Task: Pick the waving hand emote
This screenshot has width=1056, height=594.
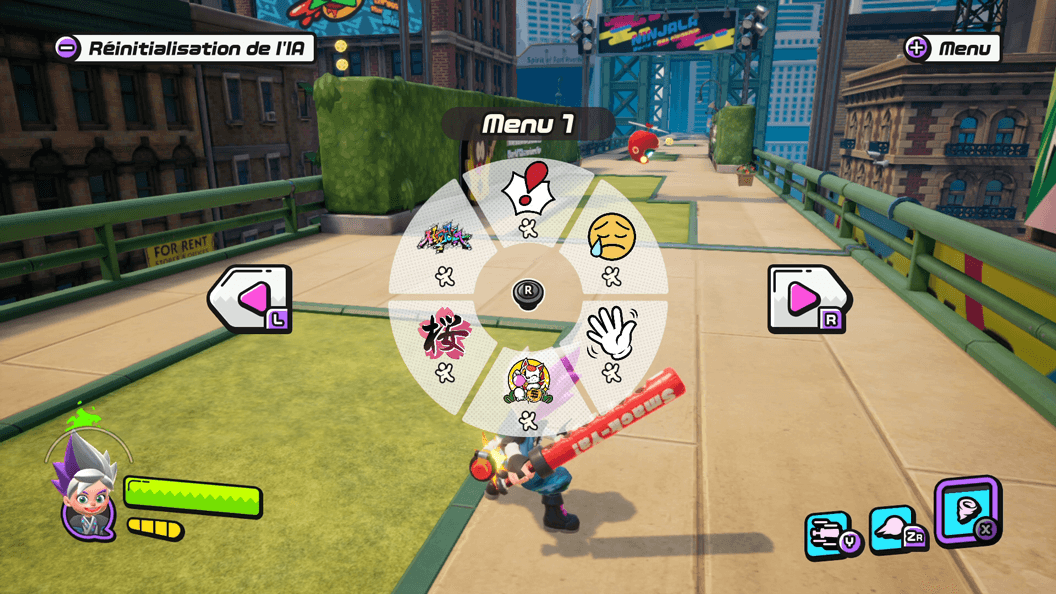Action: tap(610, 335)
